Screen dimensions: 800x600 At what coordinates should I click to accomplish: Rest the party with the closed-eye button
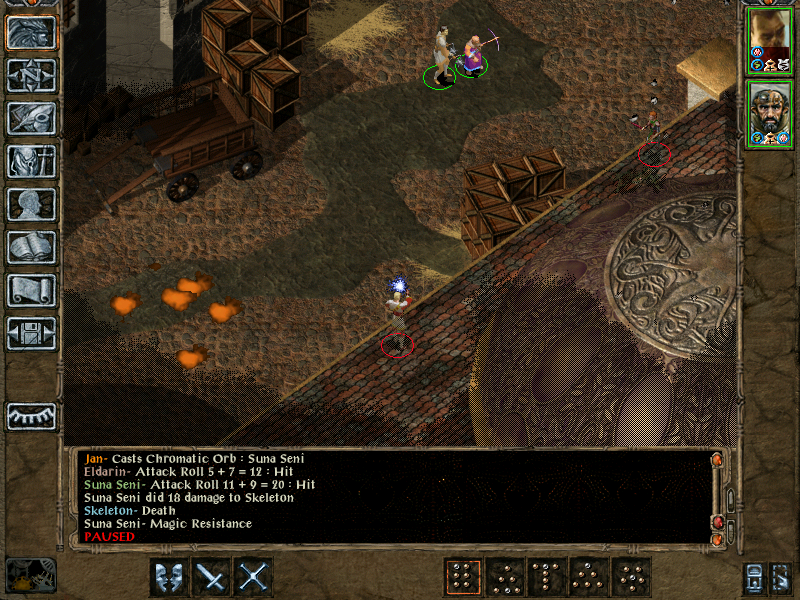click(31, 415)
